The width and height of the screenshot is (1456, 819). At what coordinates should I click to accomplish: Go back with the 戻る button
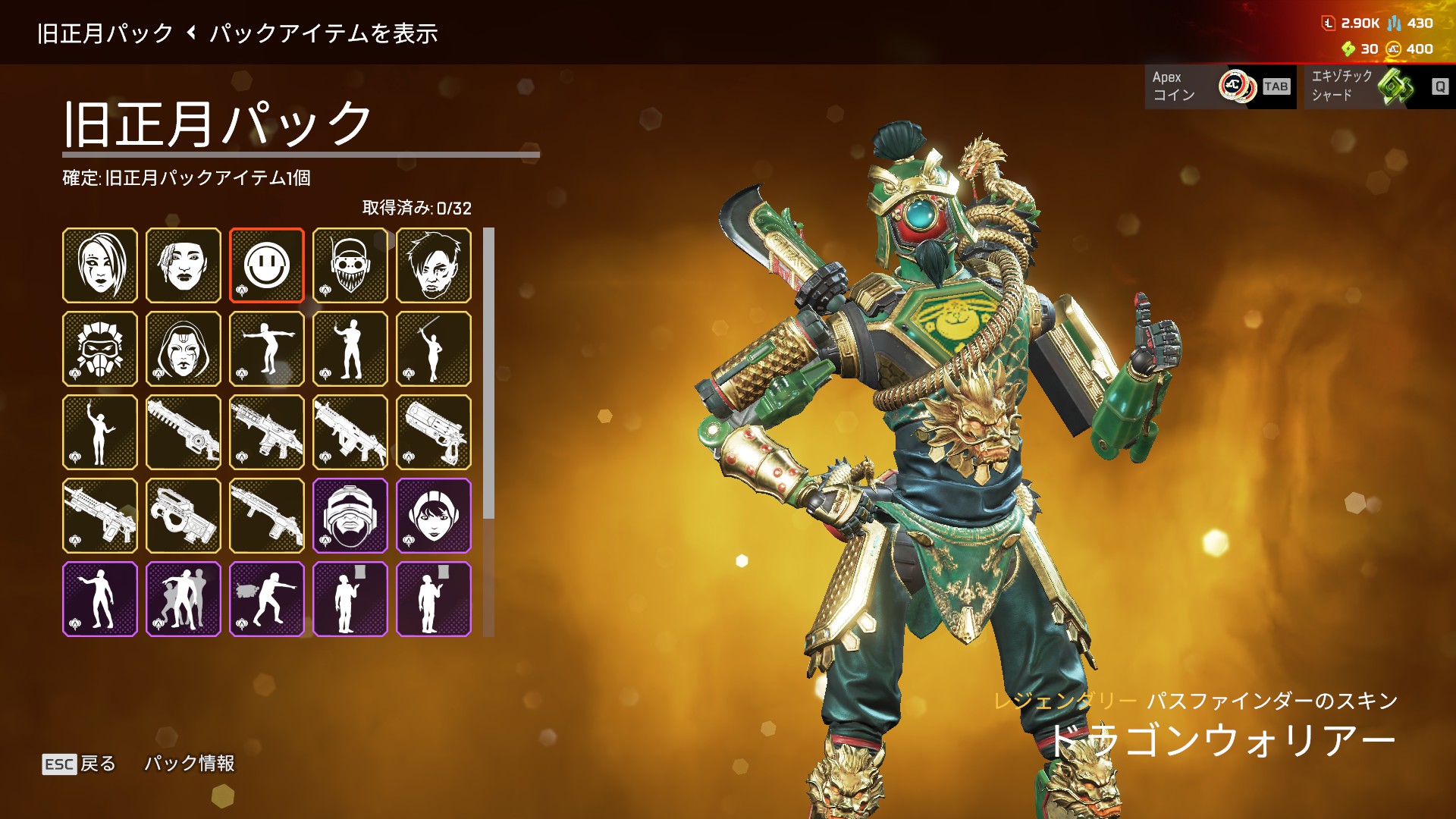coord(80,764)
